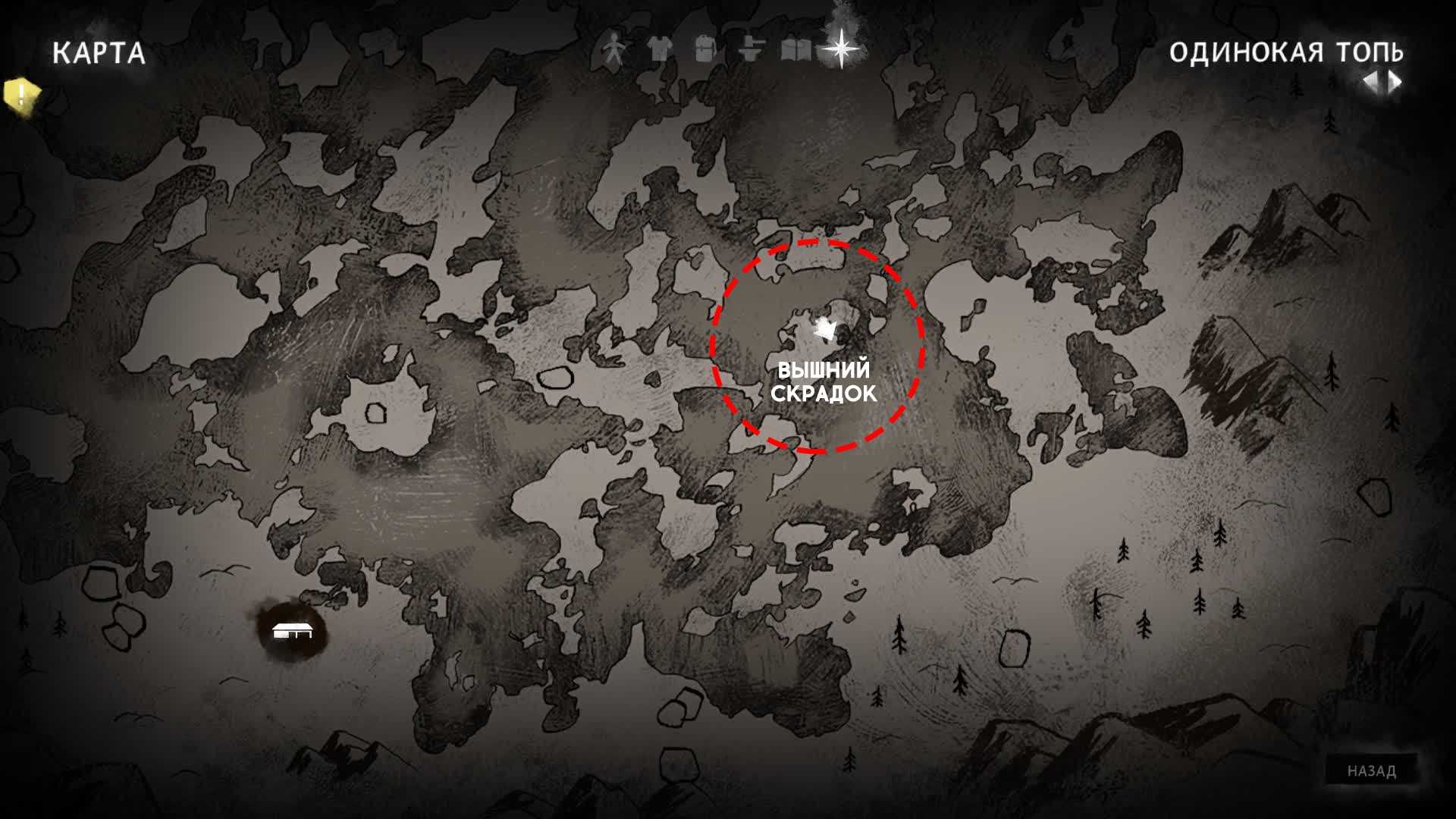Select the ВЫШНИЙ СКРАДОК location label

pos(824,382)
